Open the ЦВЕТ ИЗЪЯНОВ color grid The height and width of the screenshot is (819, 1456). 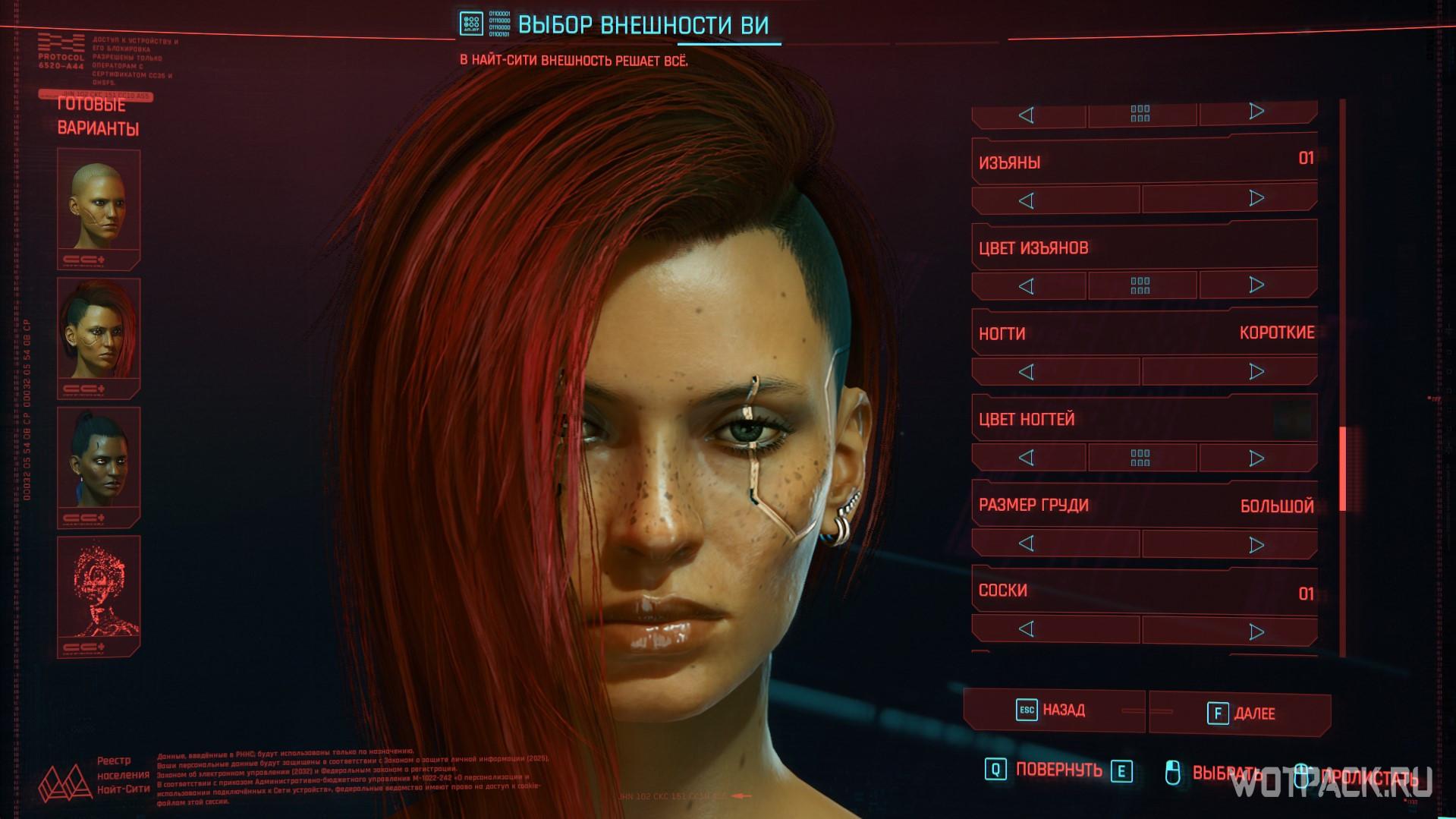click(1140, 285)
